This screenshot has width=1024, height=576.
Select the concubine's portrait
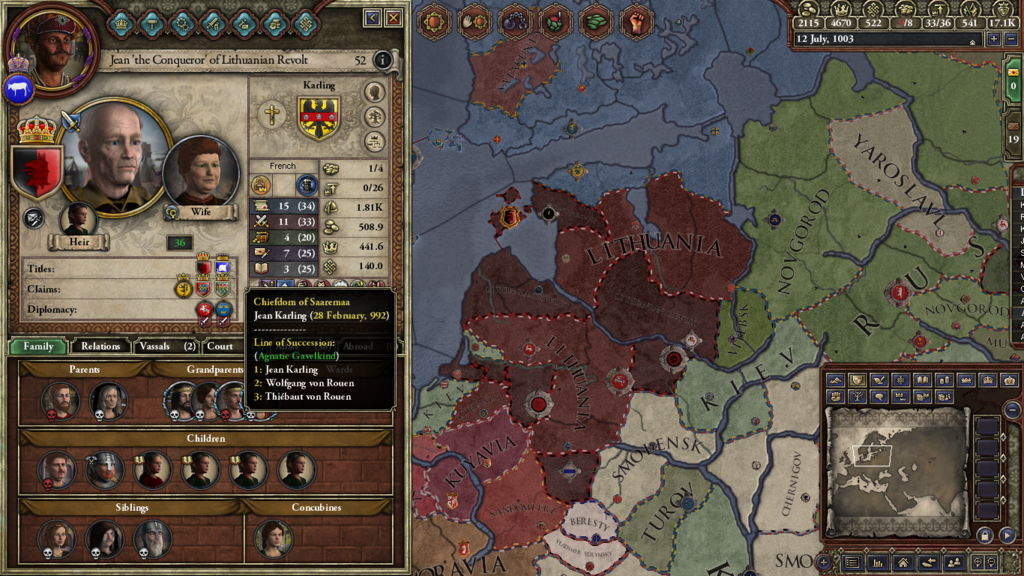coord(273,538)
